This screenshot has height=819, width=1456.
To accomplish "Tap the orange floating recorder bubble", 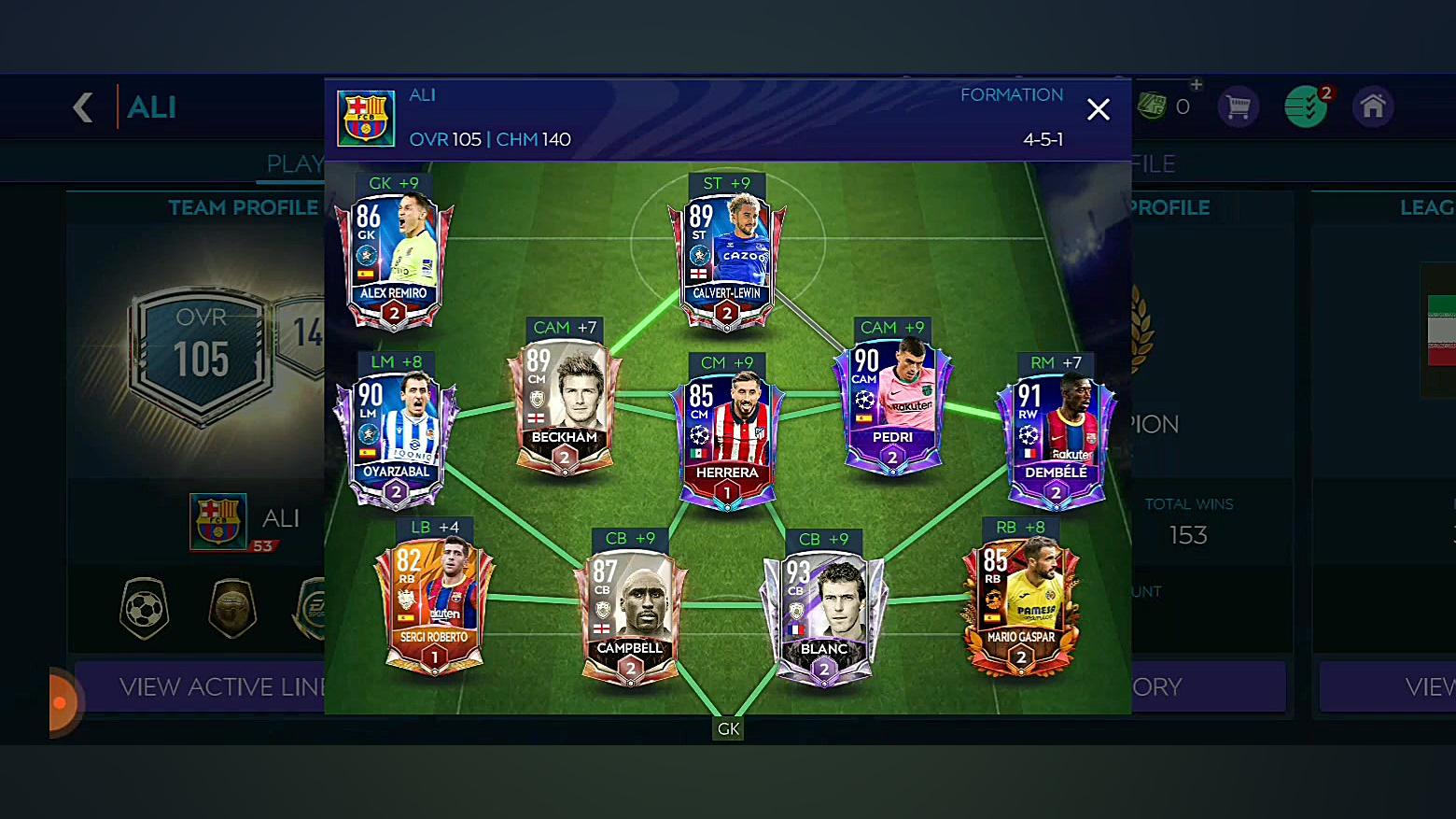I will click(x=62, y=702).
